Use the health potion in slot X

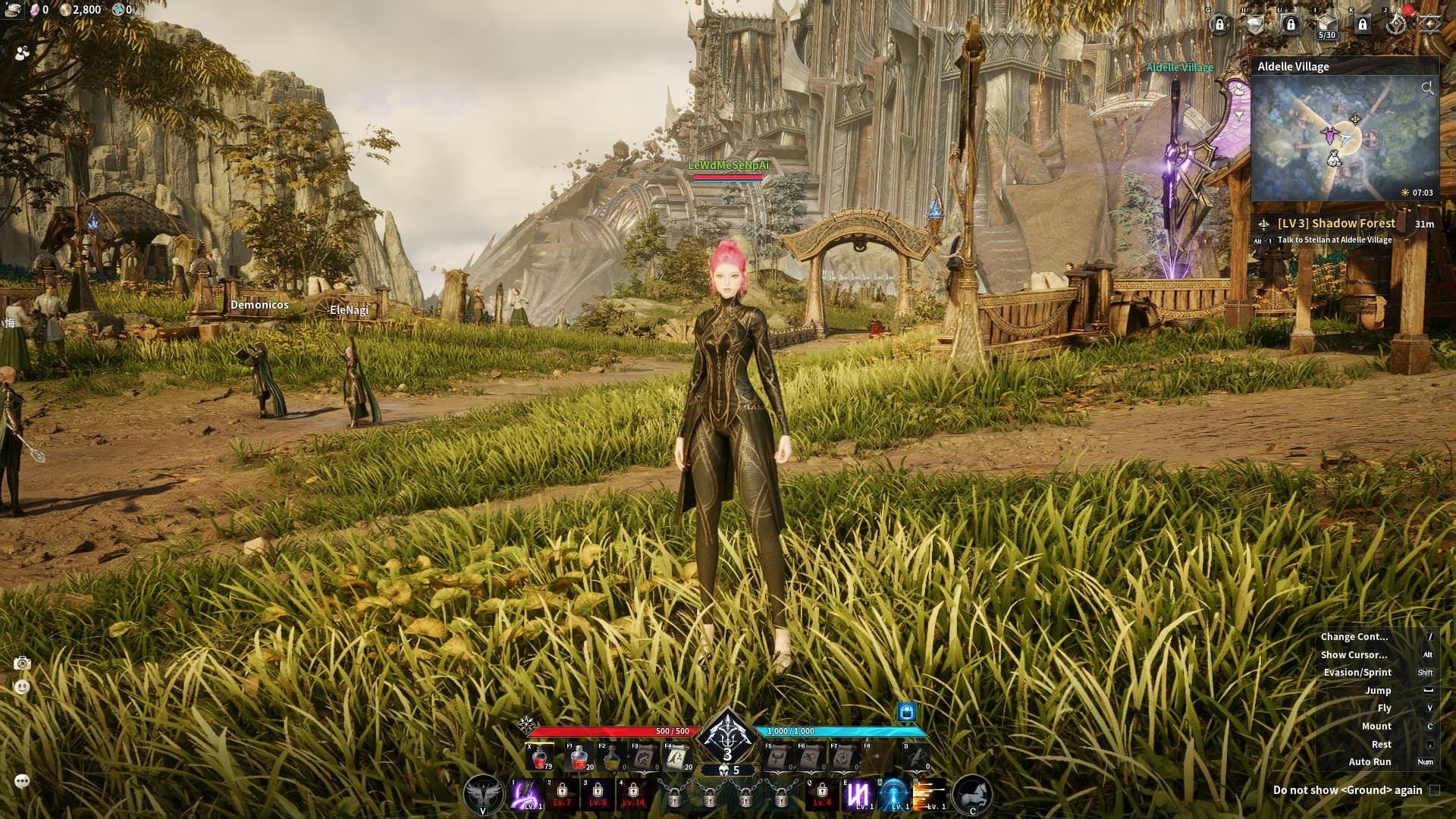(x=539, y=757)
